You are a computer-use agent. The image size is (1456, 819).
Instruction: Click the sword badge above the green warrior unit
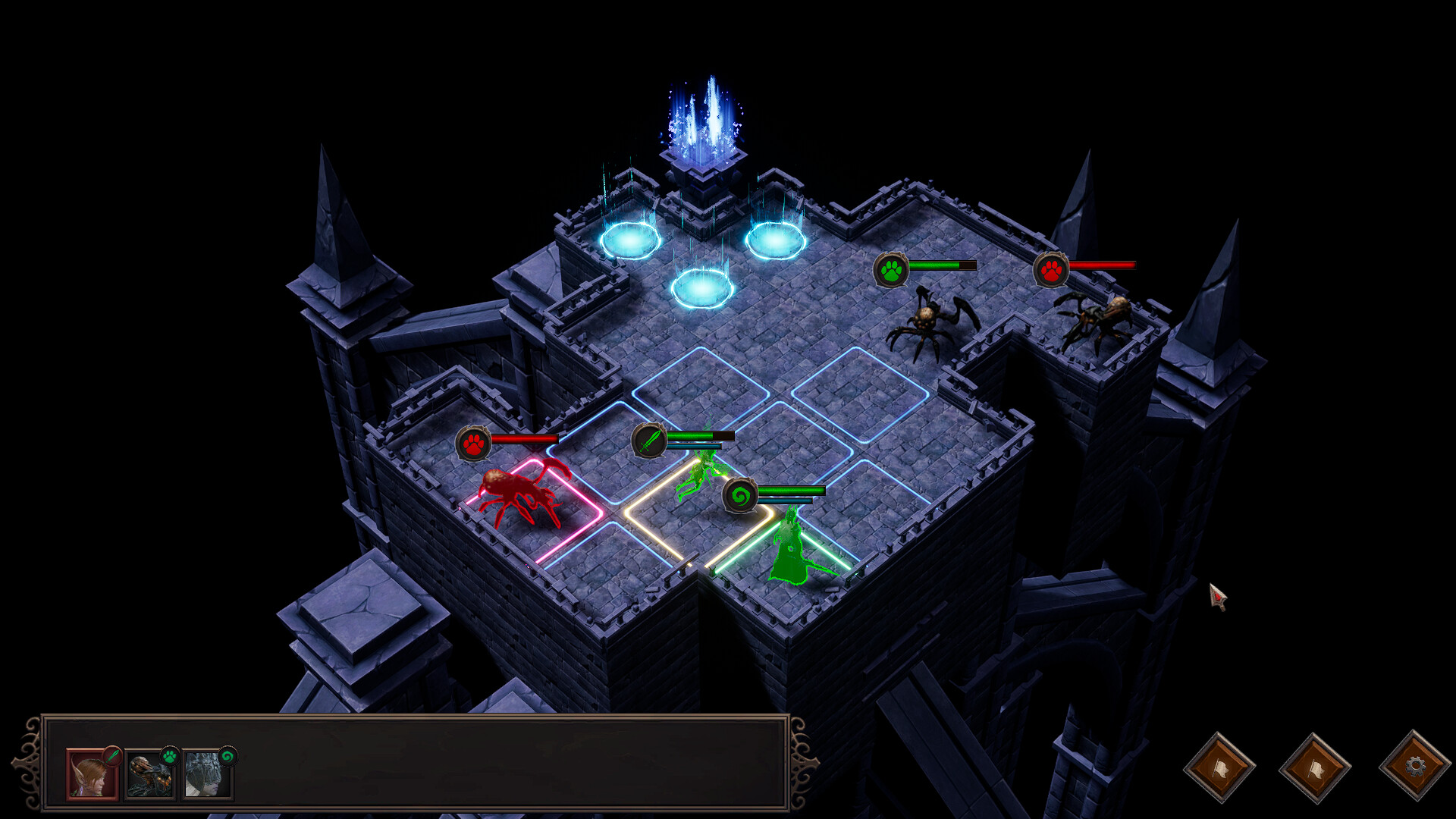[x=648, y=438]
